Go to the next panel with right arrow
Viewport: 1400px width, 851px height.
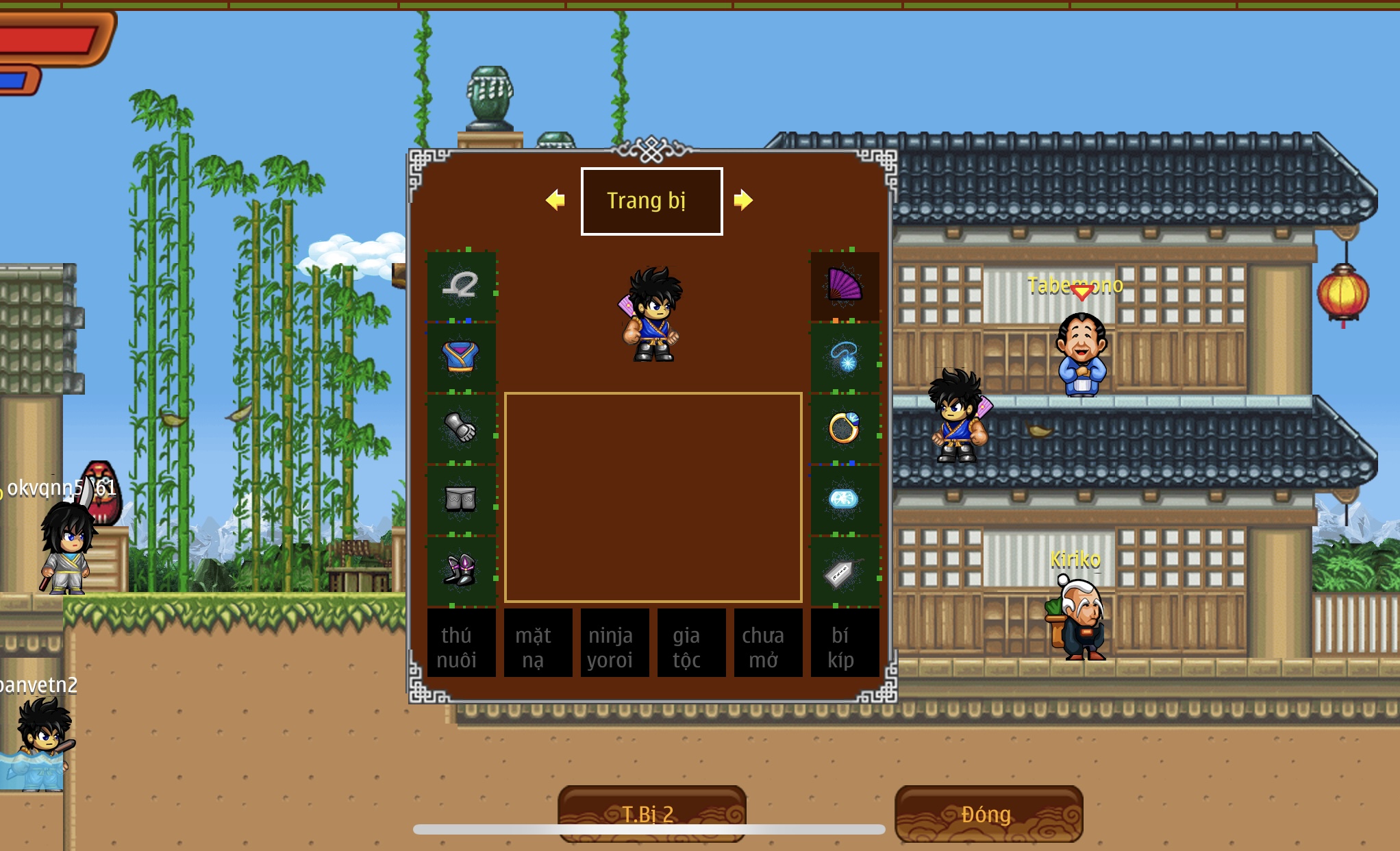tap(743, 200)
